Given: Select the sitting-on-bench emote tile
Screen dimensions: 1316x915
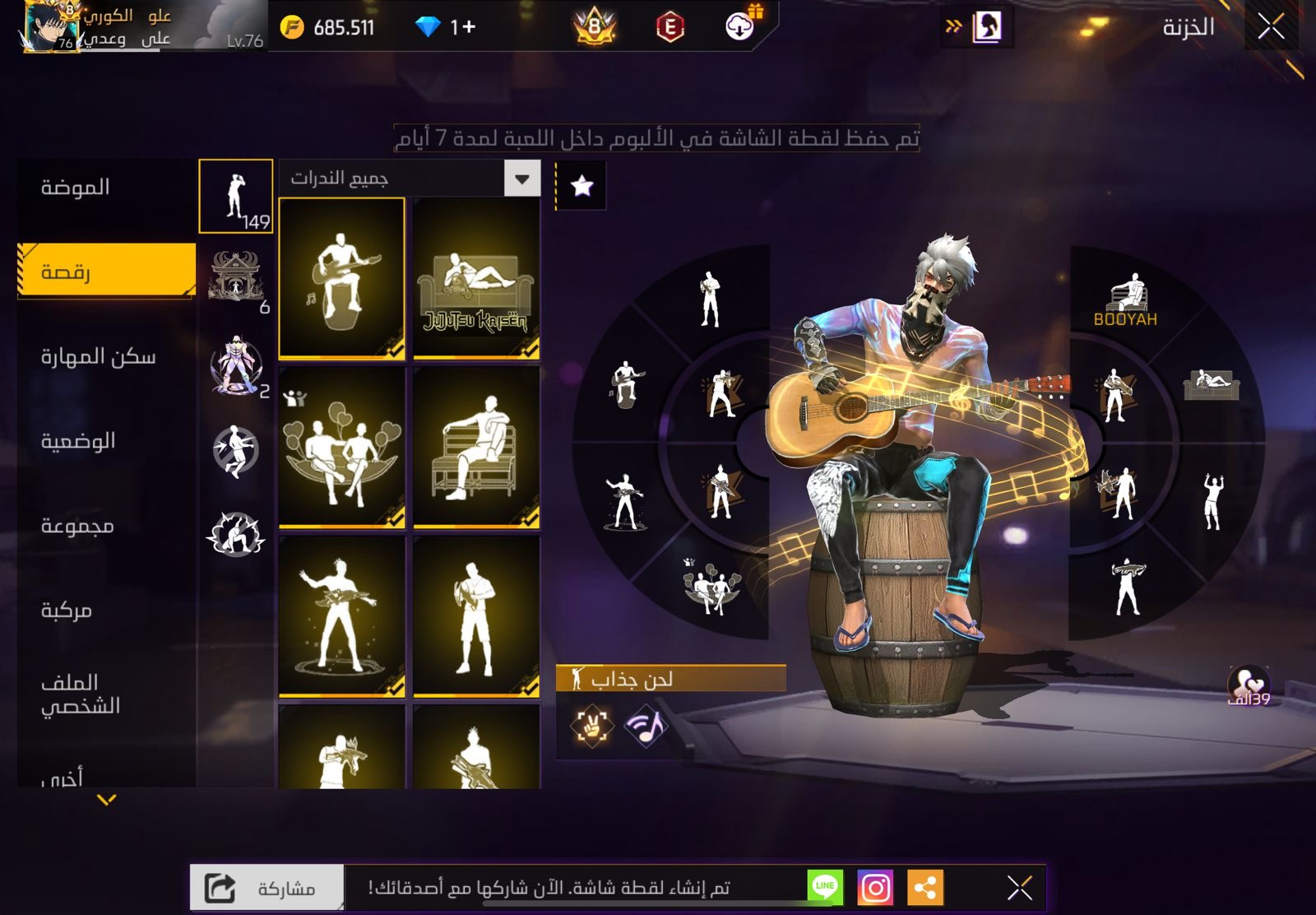Looking at the screenshot, I should (x=476, y=447).
